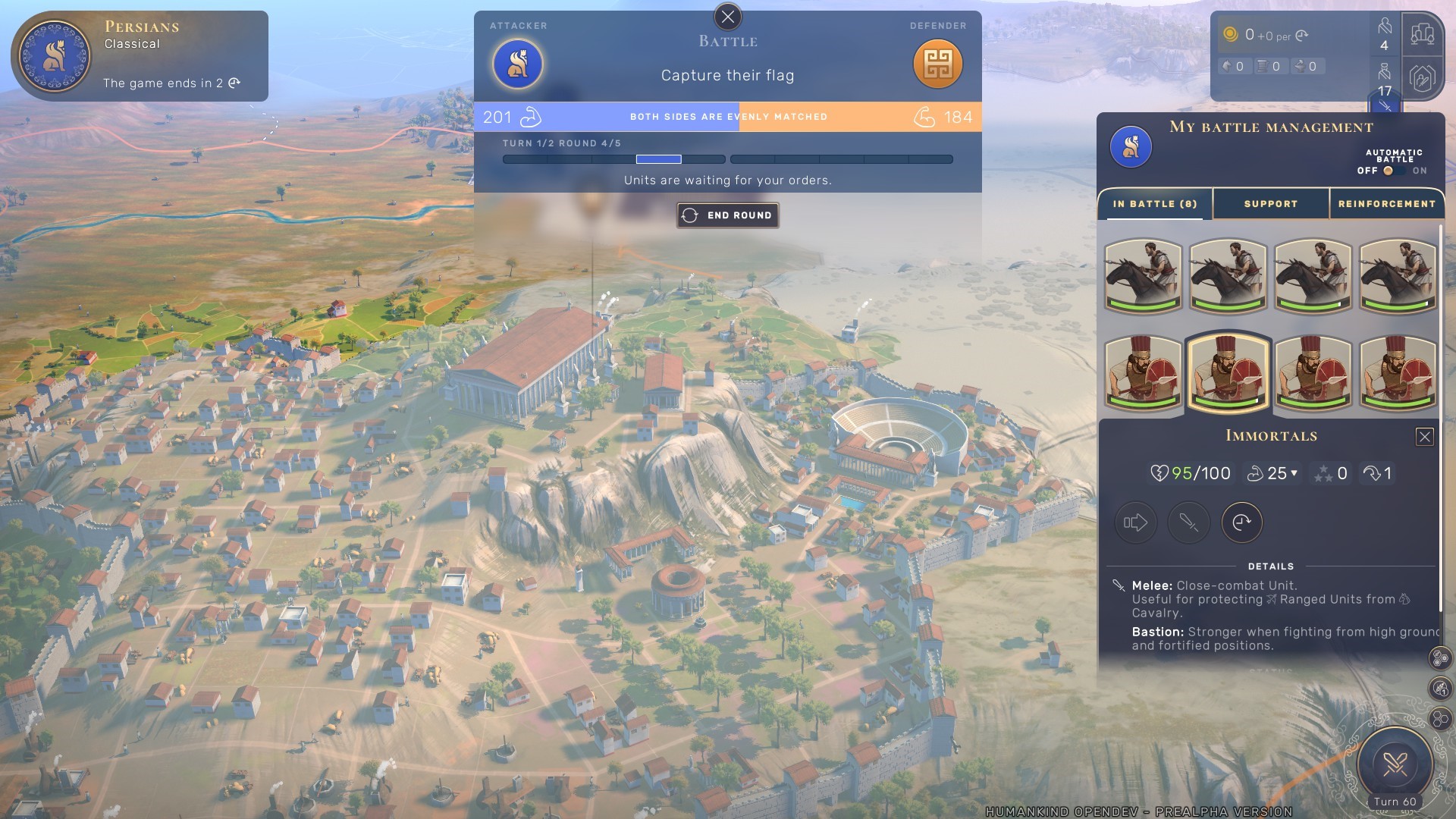Click the crossed swords end turn button
The image size is (1456, 819).
tap(1395, 764)
